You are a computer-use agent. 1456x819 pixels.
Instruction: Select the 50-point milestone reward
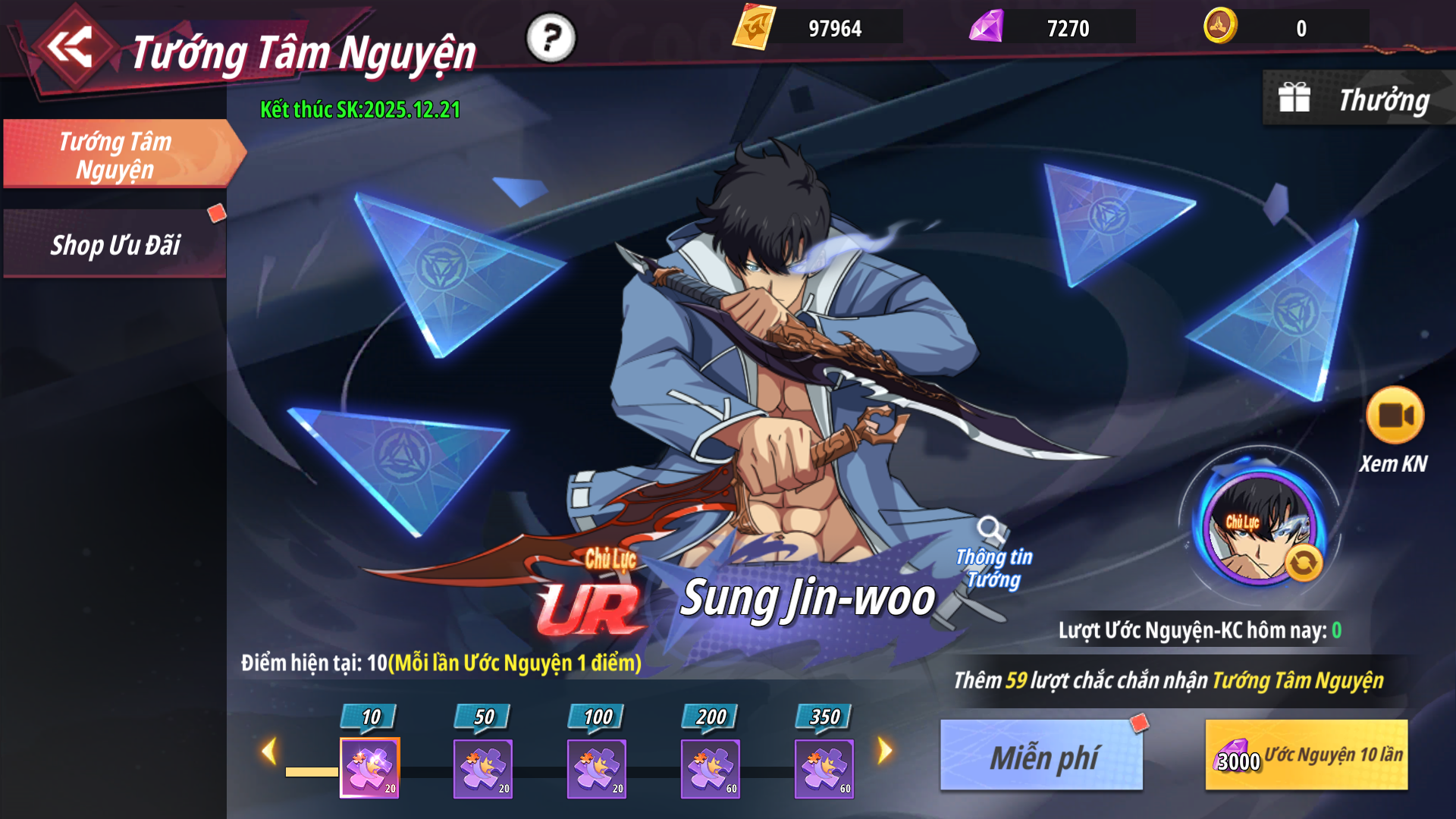tap(483, 767)
